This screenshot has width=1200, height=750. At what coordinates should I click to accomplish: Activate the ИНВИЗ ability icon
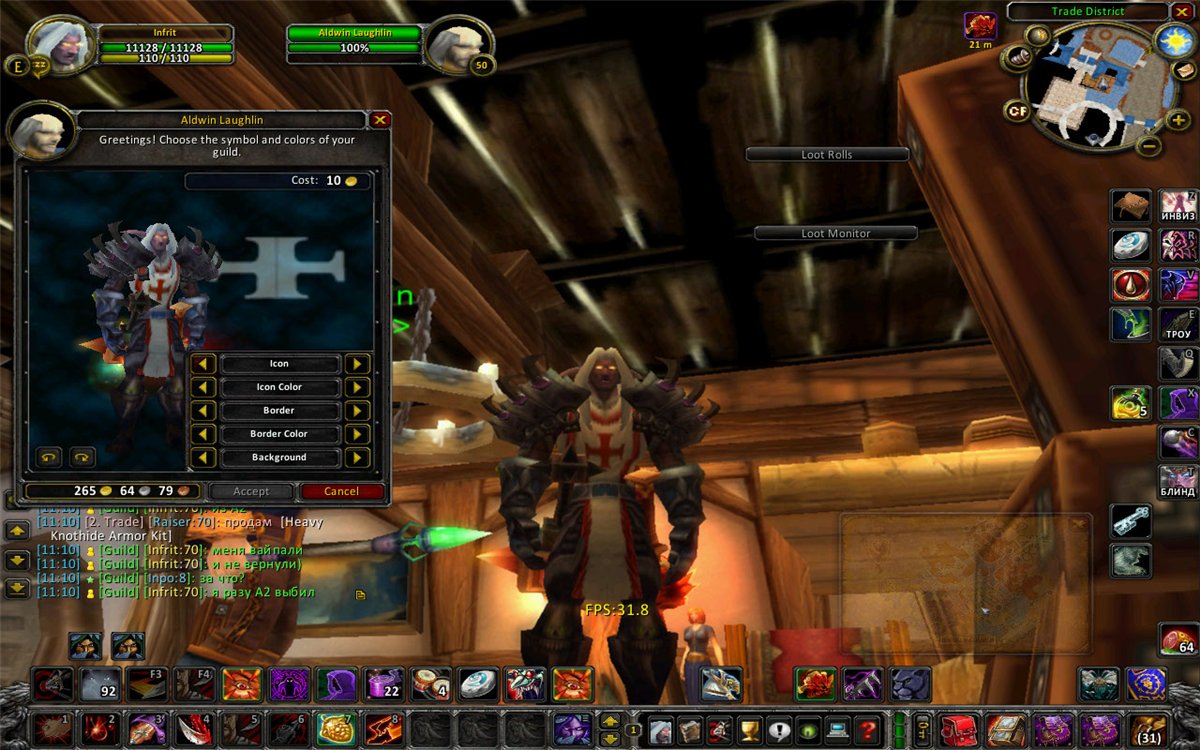pyautogui.click(x=1178, y=205)
